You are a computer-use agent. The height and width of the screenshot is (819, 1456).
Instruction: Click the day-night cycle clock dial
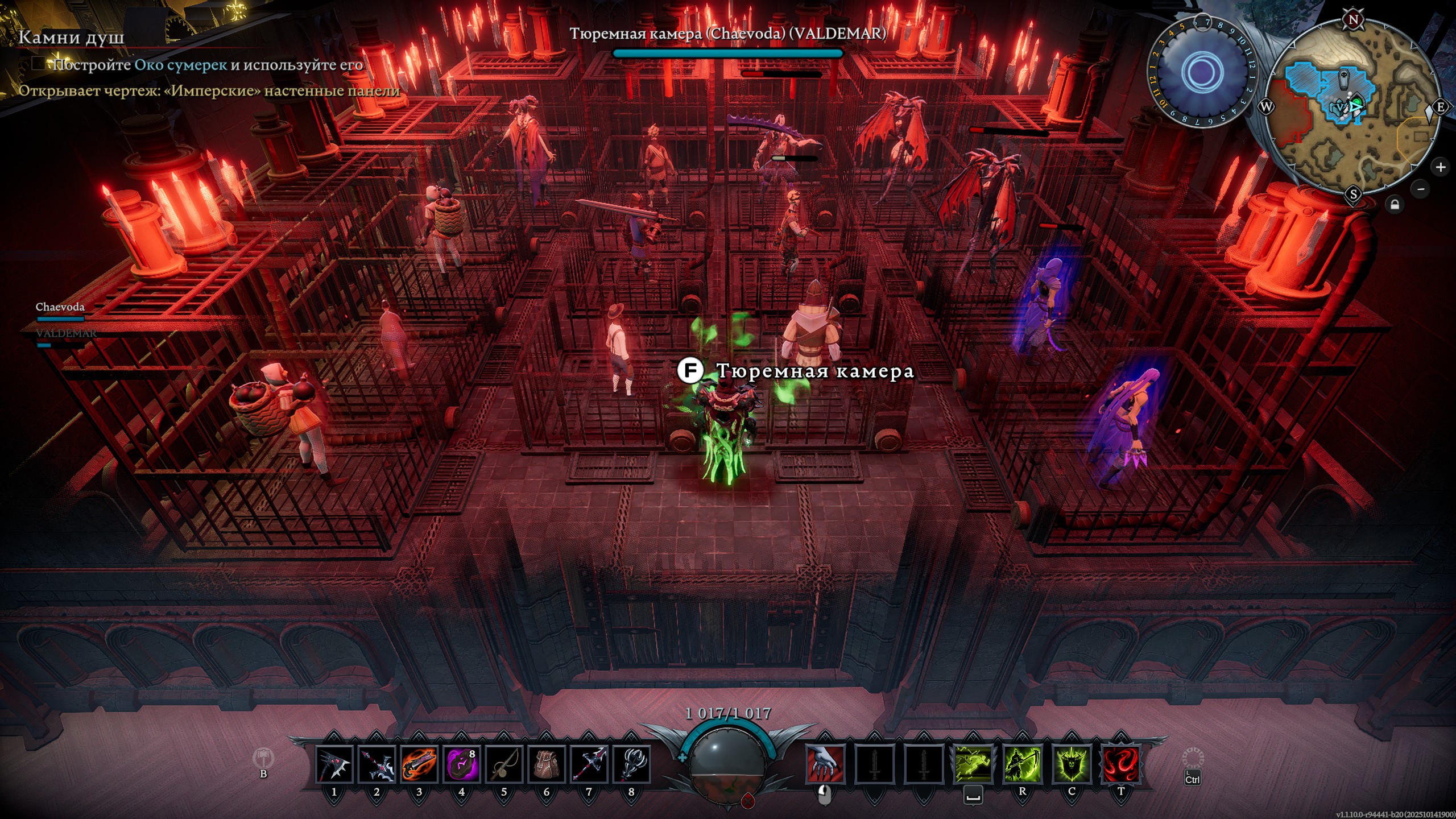1202,72
